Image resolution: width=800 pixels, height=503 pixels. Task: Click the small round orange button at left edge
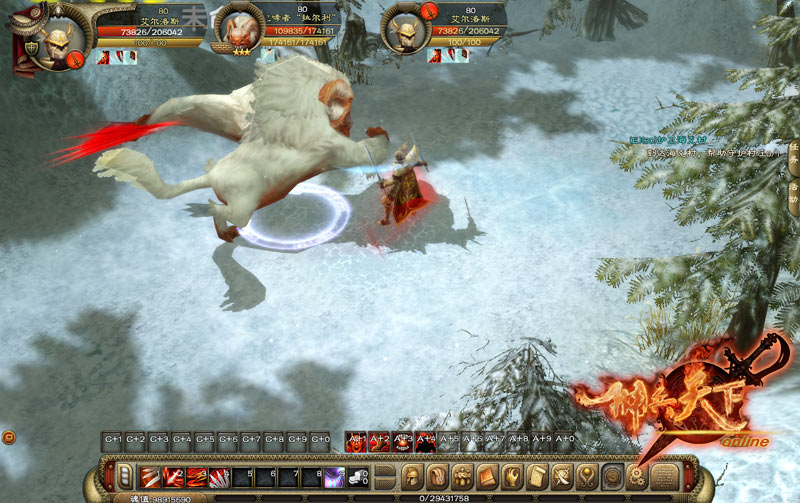click(8, 437)
